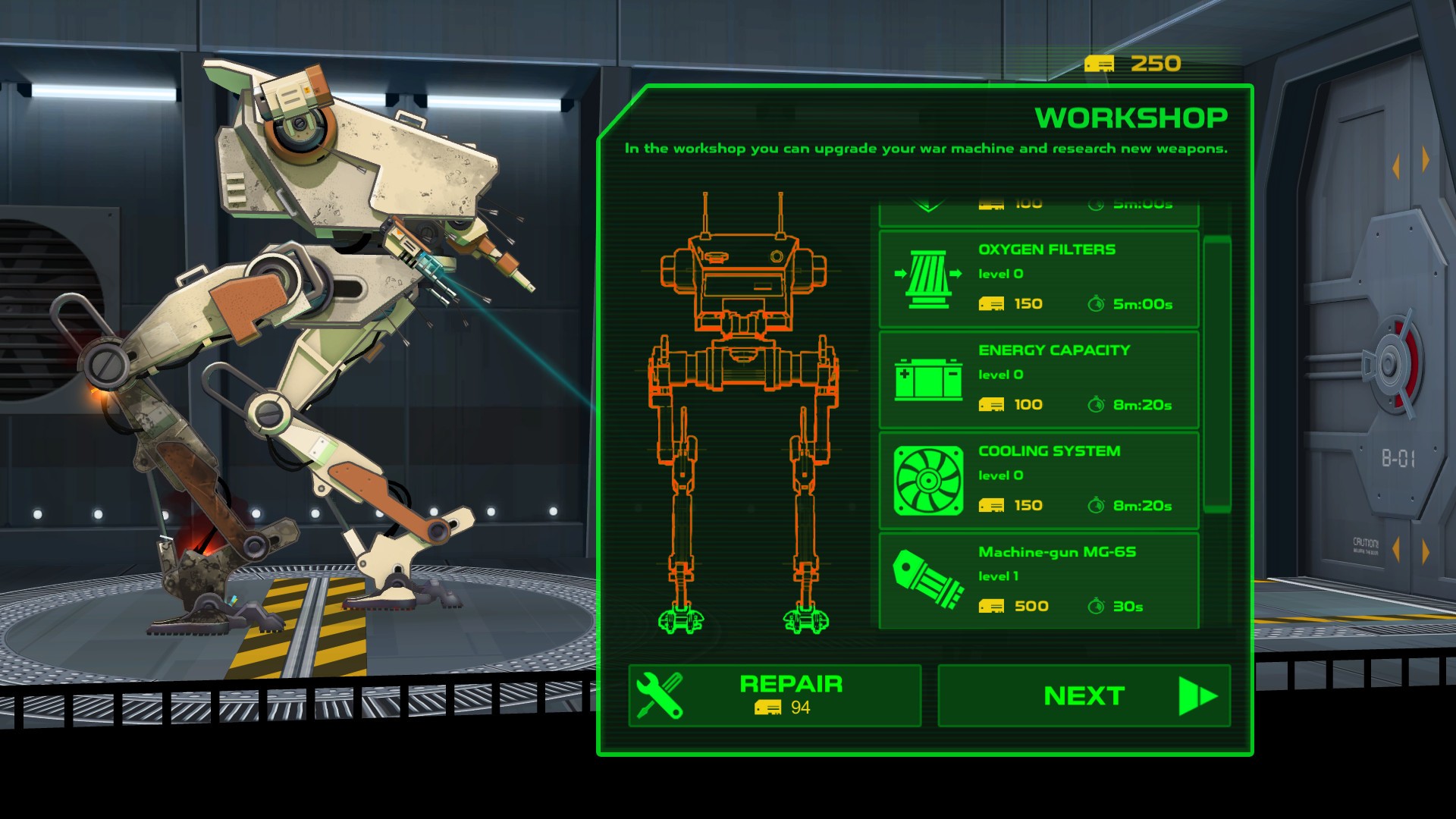Expand the Machine-gun MG-6S upgrade details

click(1039, 579)
